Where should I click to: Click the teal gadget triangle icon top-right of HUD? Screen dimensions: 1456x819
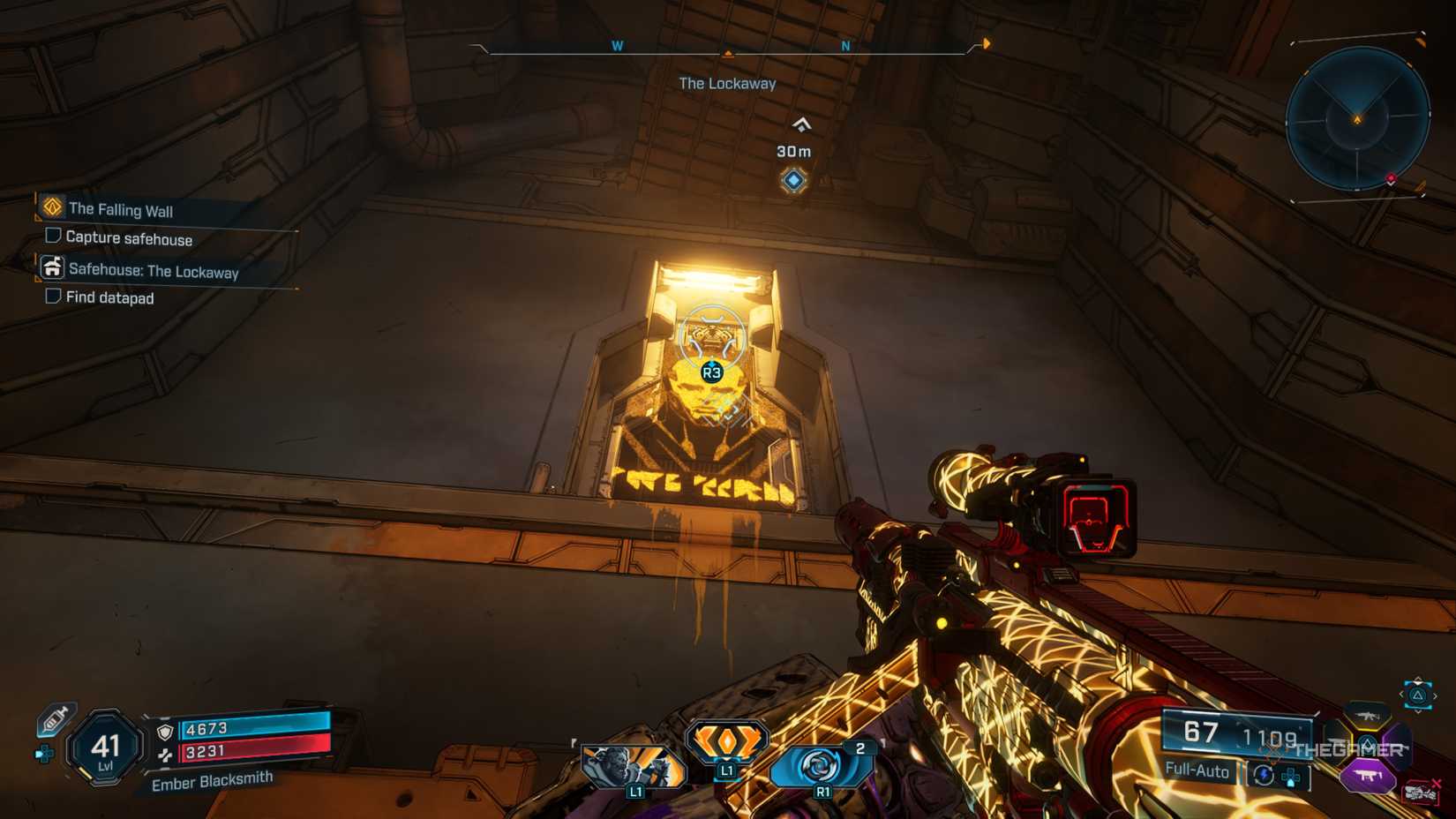click(1416, 695)
